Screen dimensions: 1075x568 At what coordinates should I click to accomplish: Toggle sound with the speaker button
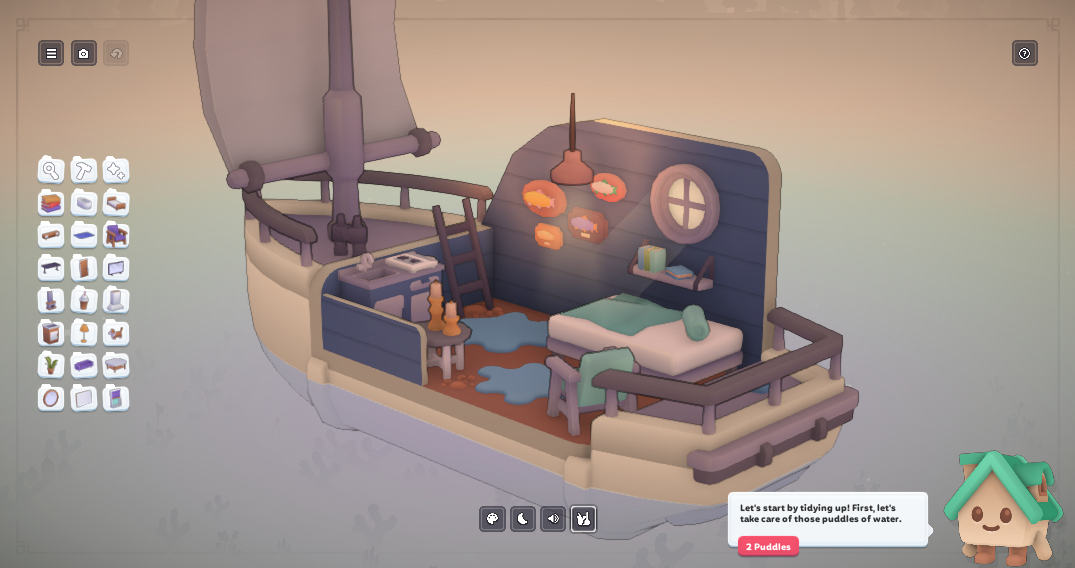[553, 518]
